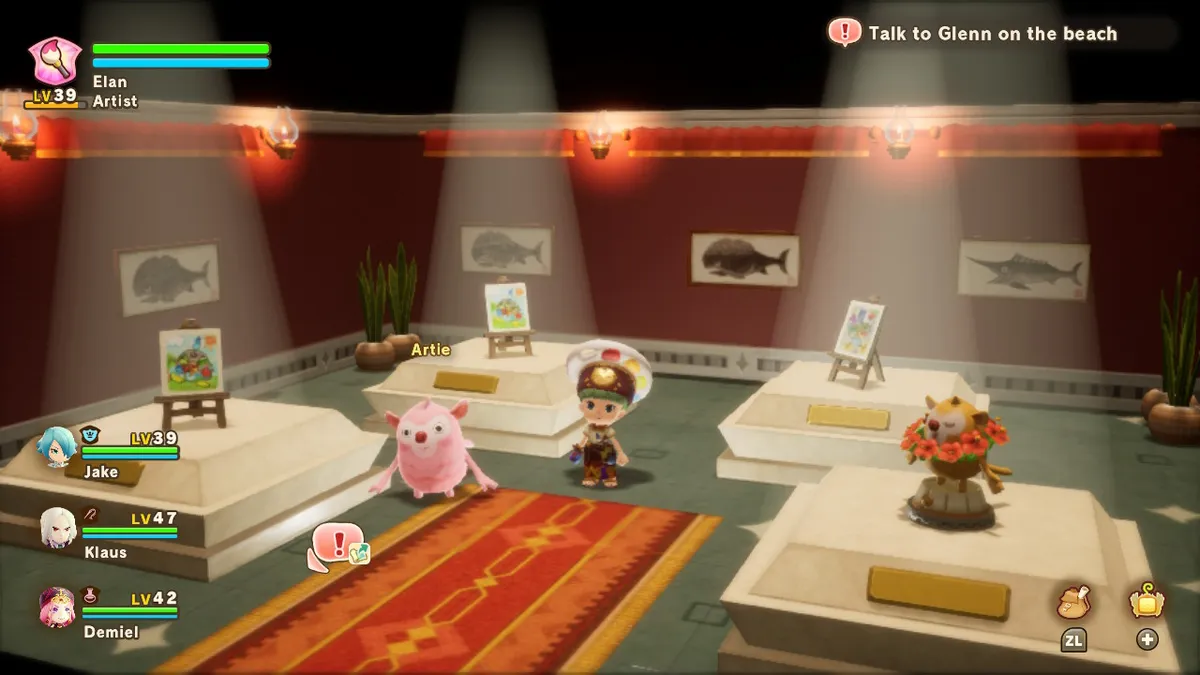Open the Talk to Glenn quest tracker
The image size is (1200, 675).
[x=990, y=34]
